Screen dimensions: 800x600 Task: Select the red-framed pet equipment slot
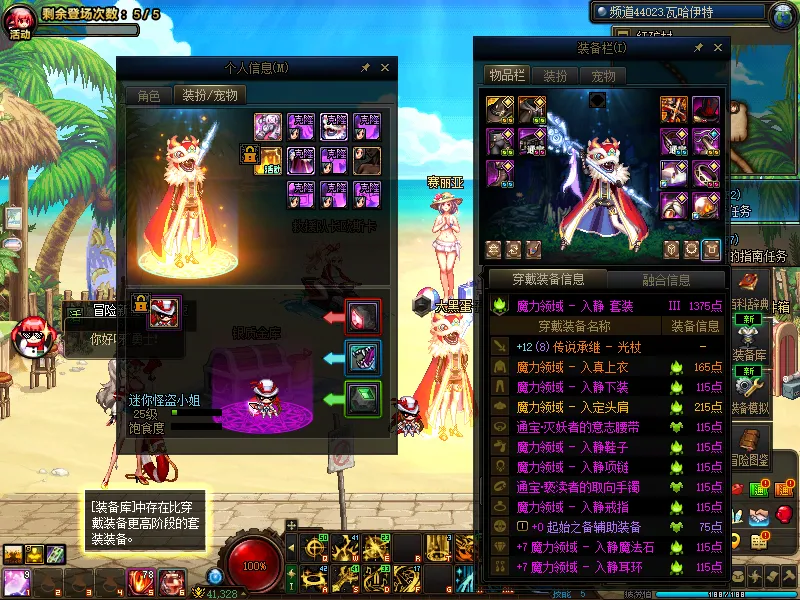coord(362,316)
